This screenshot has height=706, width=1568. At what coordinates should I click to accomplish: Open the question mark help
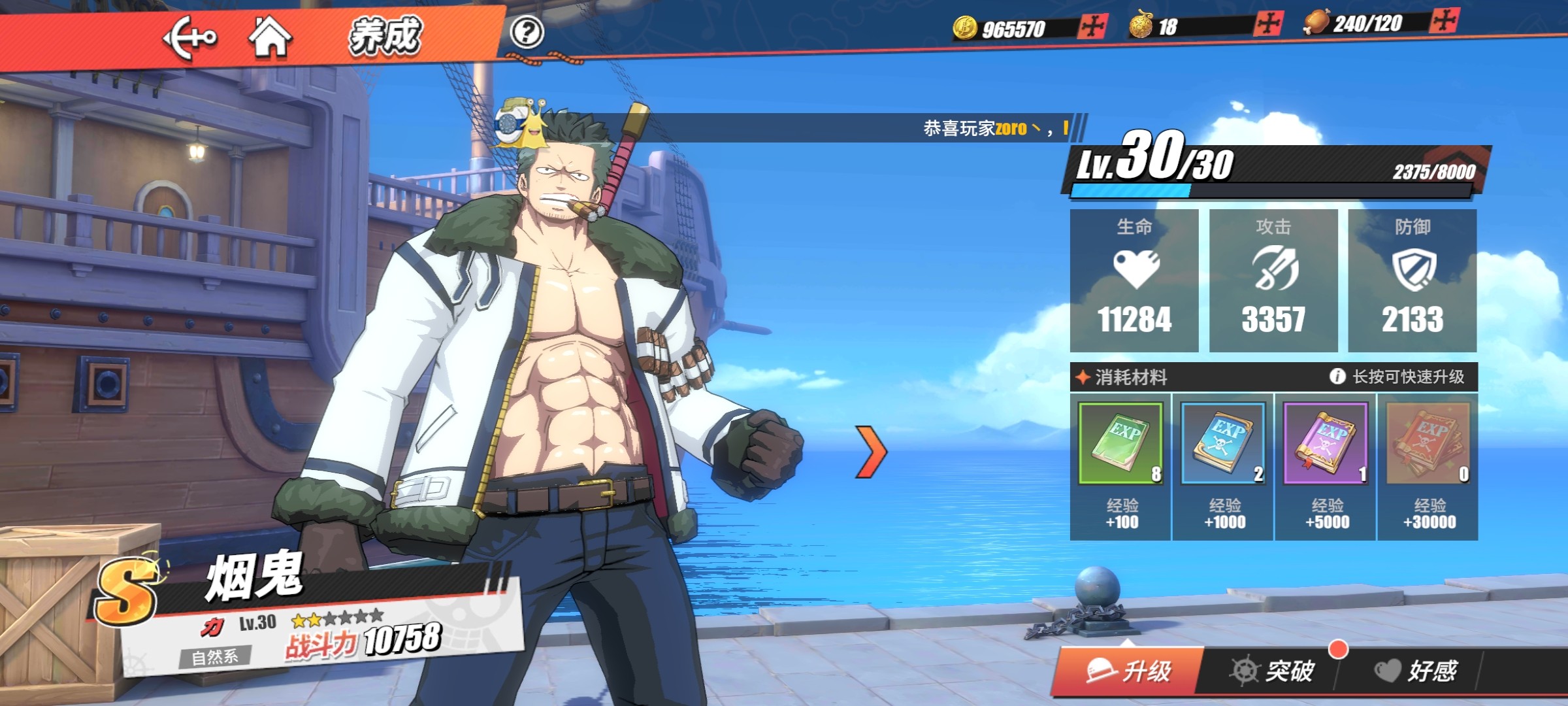coord(527,32)
